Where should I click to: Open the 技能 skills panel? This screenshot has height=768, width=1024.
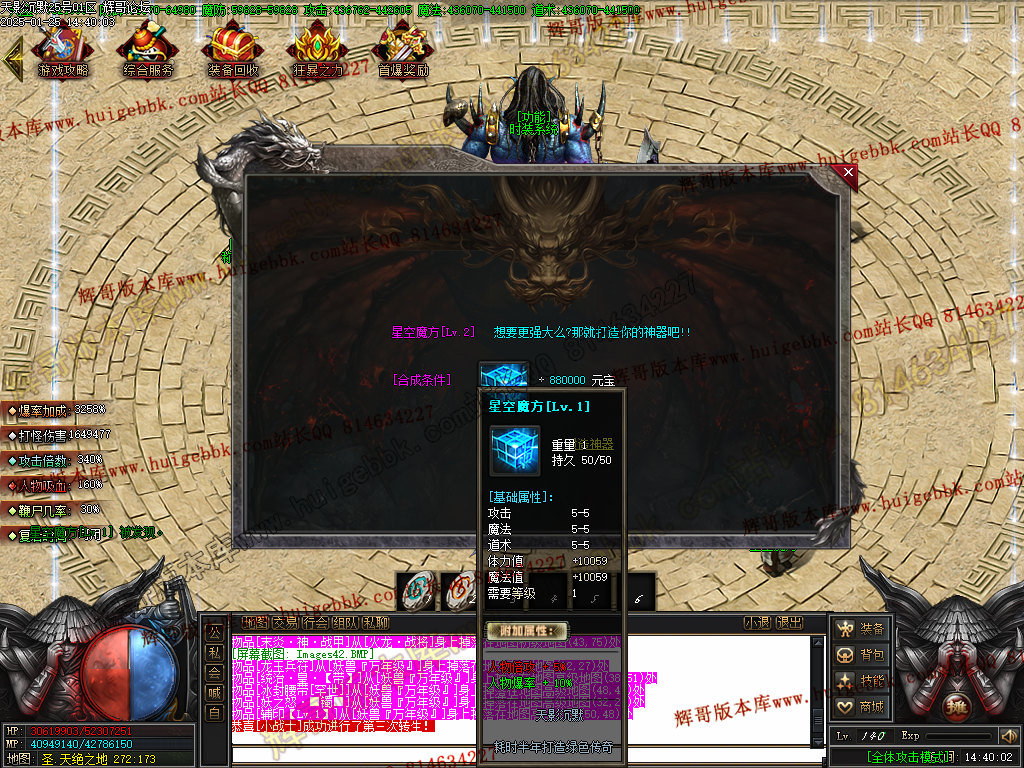[x=860, y=681]
